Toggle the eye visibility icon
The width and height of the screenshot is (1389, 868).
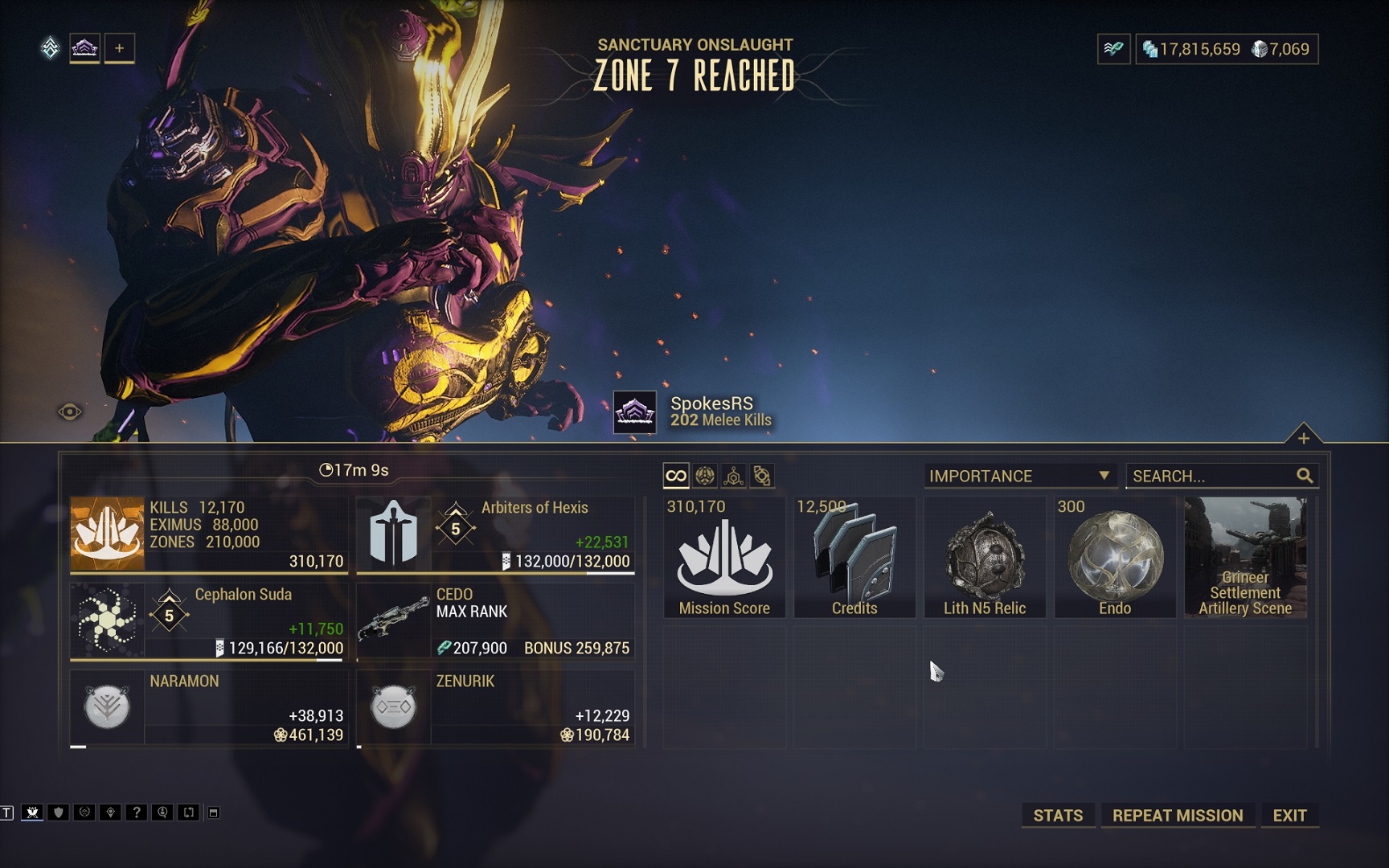70,412
